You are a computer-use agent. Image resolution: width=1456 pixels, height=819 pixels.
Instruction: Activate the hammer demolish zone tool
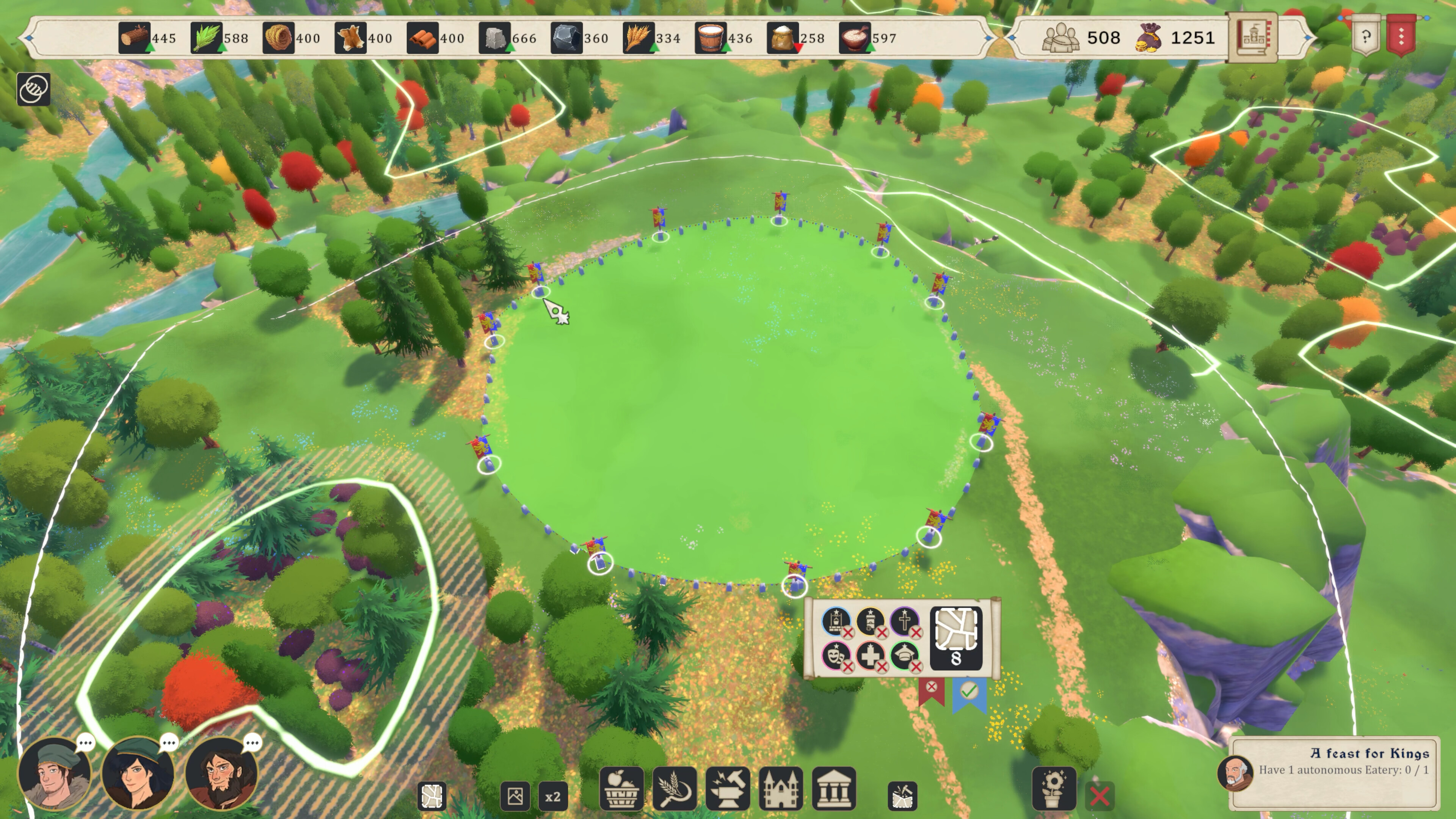coord(902,796)
